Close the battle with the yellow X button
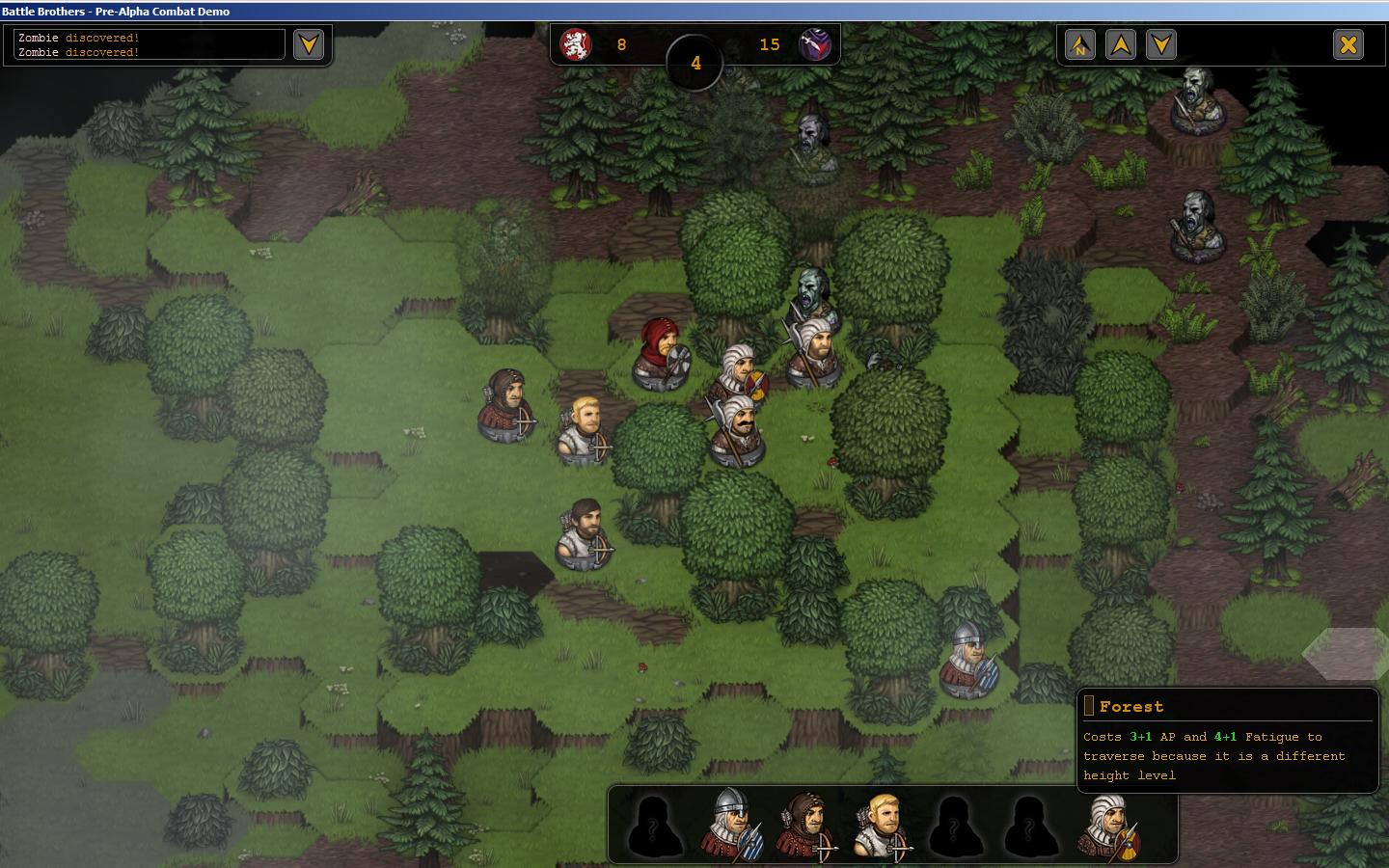1389x868 pixels. 1348,44
